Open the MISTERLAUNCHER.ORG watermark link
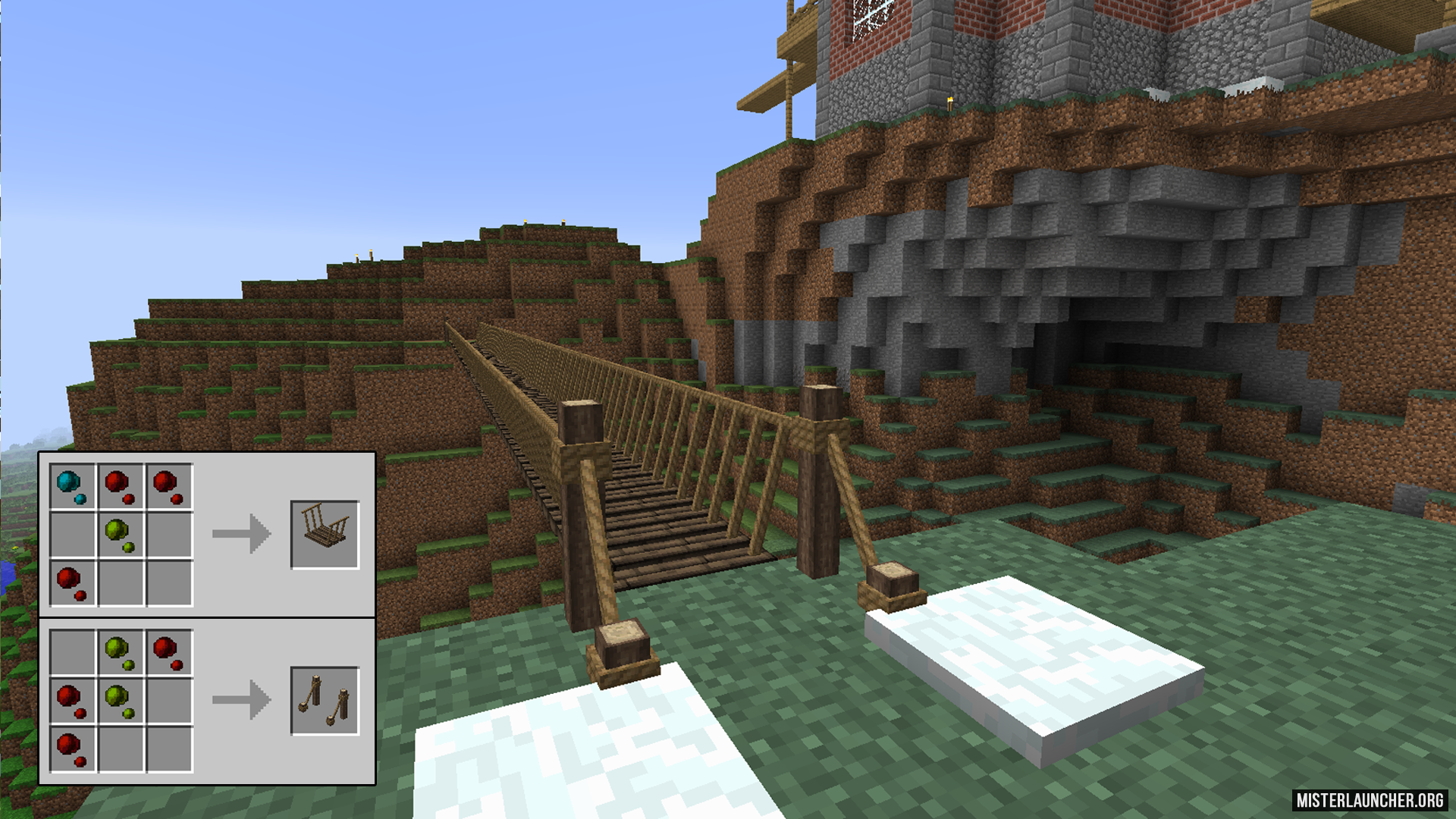The height and width of the screenshot is (819, 1456). (x=1369, y=800)
